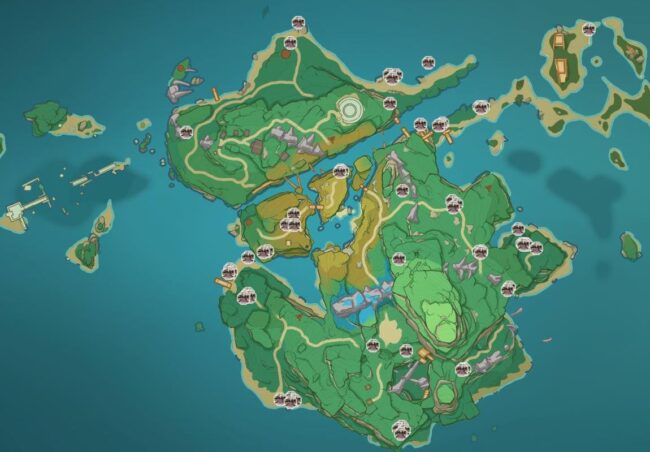Click the northernmost map marker
650x452 pixels.
pyautogui.click(x=299, y=21)
